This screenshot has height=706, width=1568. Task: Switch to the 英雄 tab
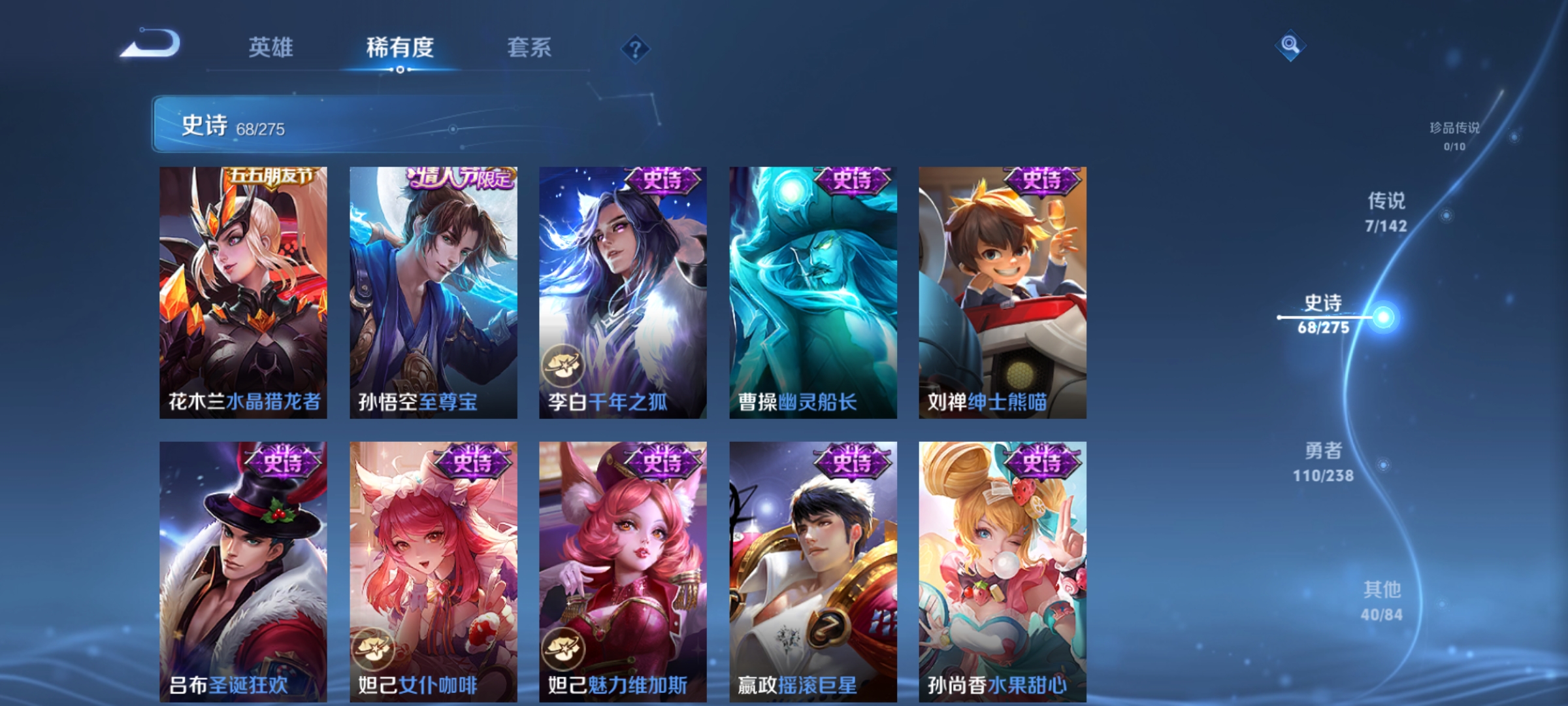point(272,47)
